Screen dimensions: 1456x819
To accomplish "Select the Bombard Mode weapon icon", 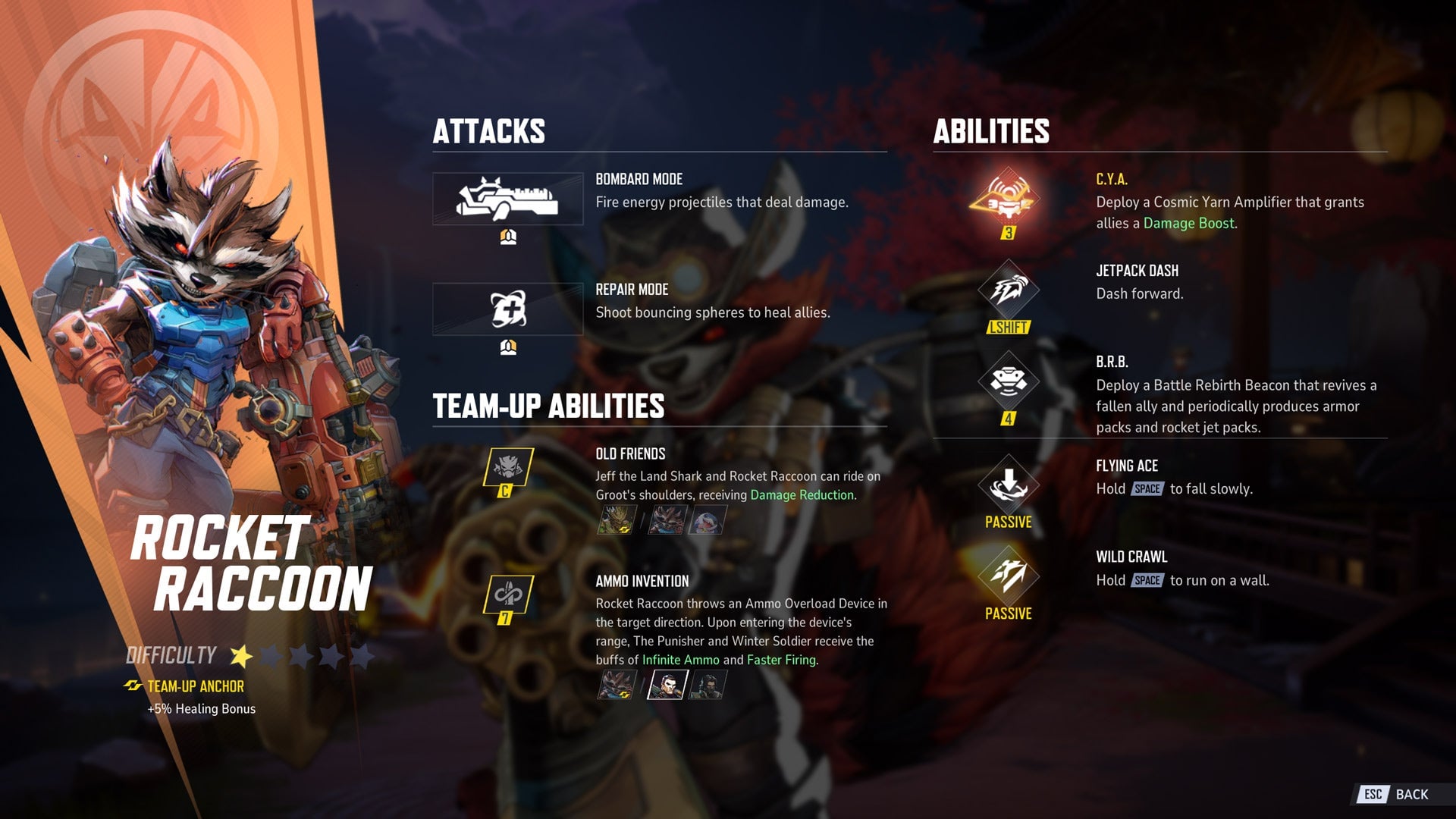I will 507,199.
